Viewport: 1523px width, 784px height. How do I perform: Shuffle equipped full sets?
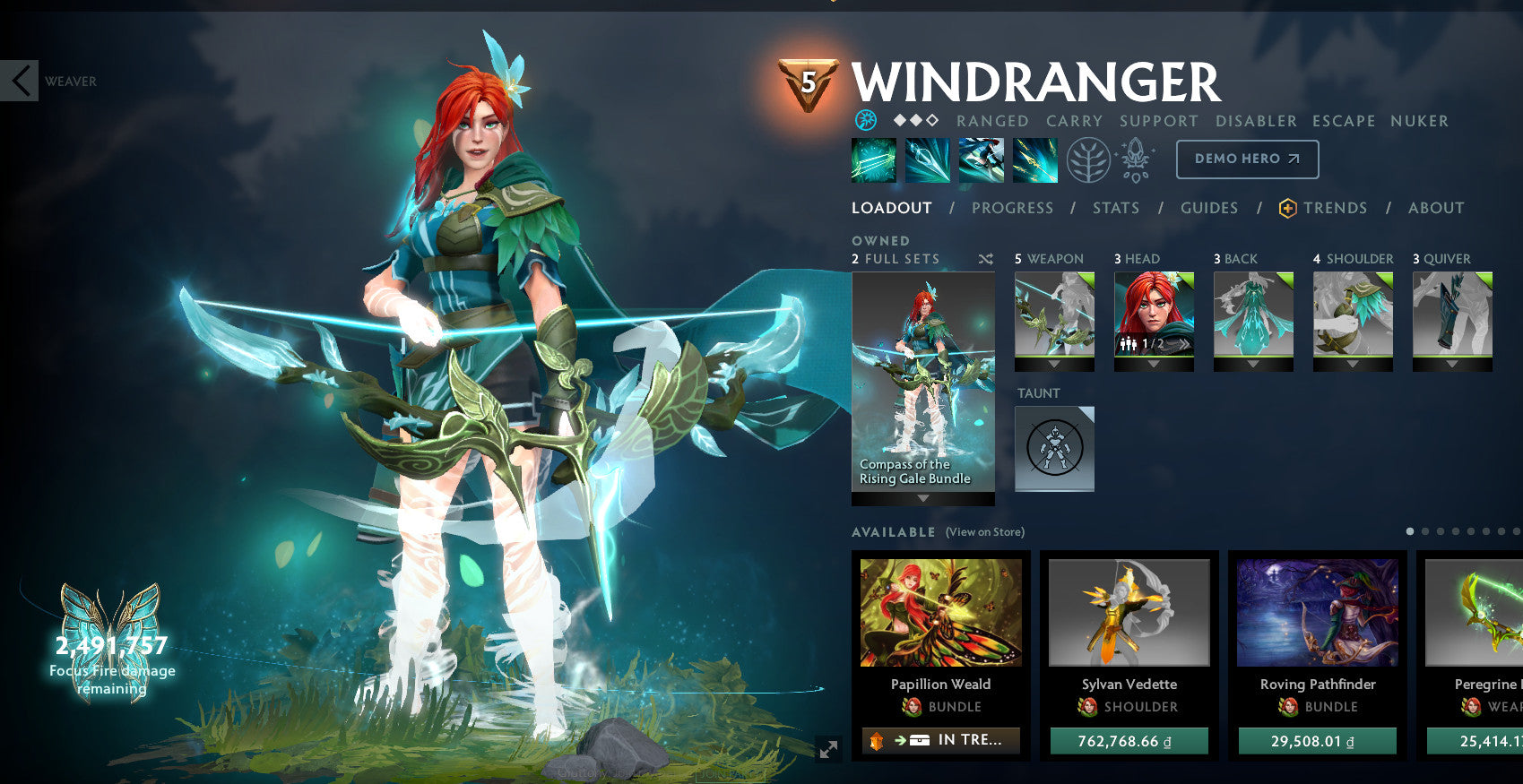click(986, 258)
